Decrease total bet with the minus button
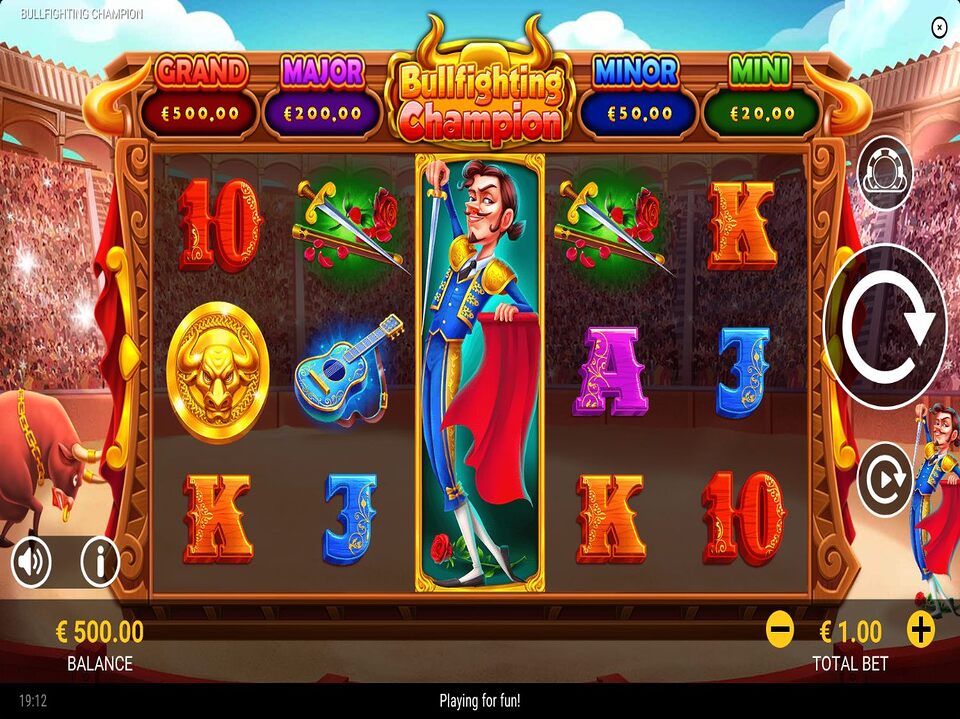The width and height of the screenshot is (960, 719). 780,630
